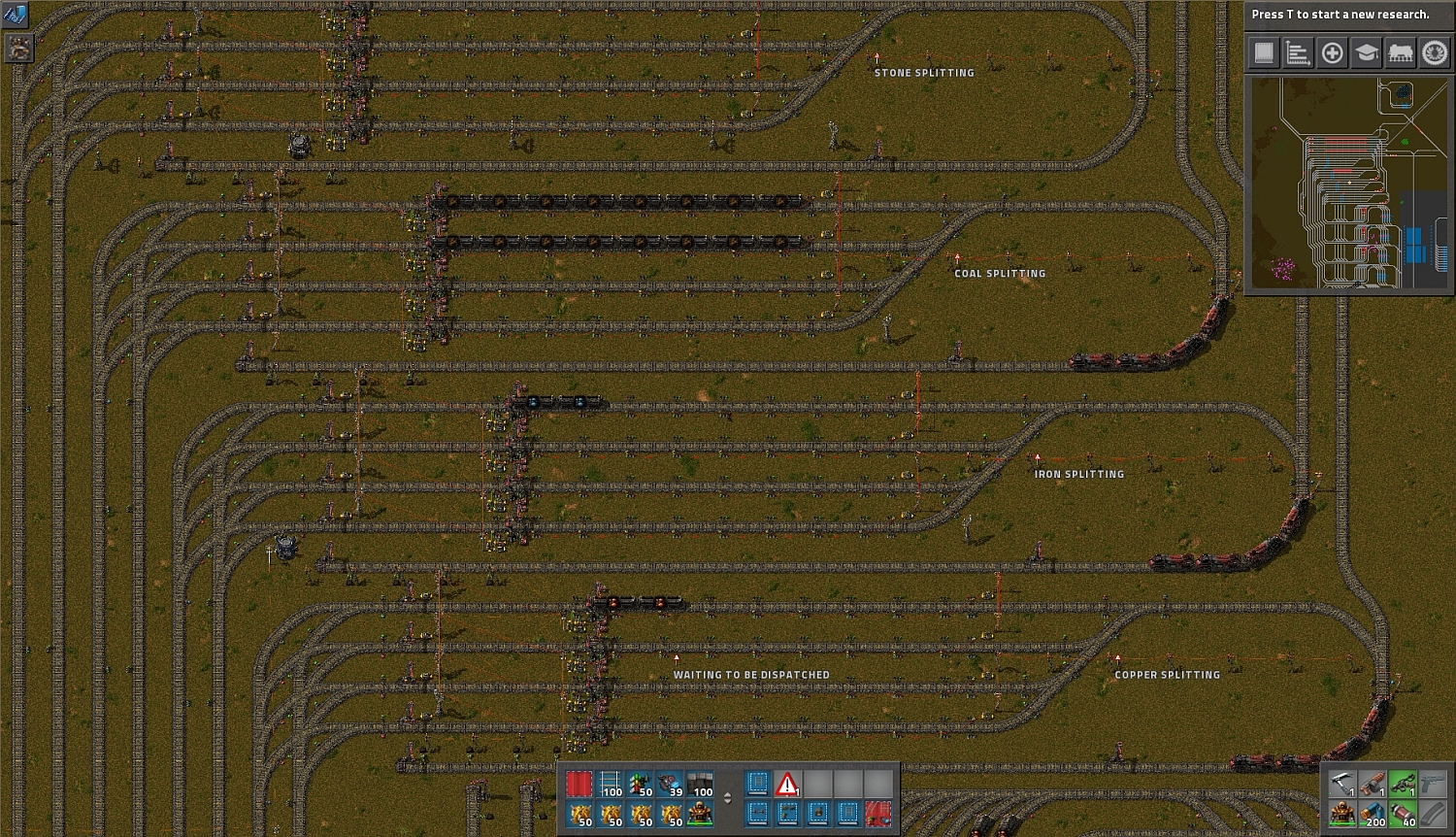1456x837 pixels.
Task: Choose the highlighted green flamethrower weapon slot
Action: 1403,784
